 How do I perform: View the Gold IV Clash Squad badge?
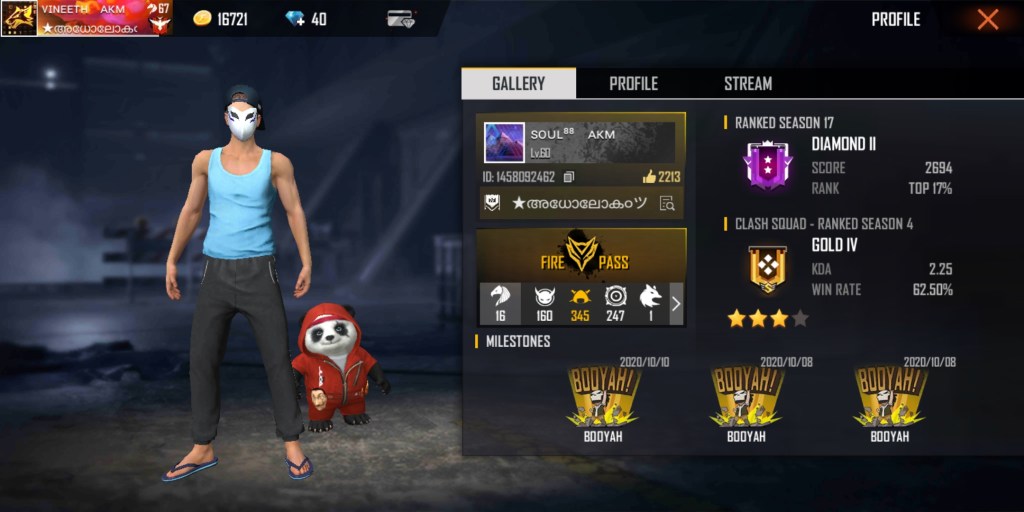coord(767,269)
